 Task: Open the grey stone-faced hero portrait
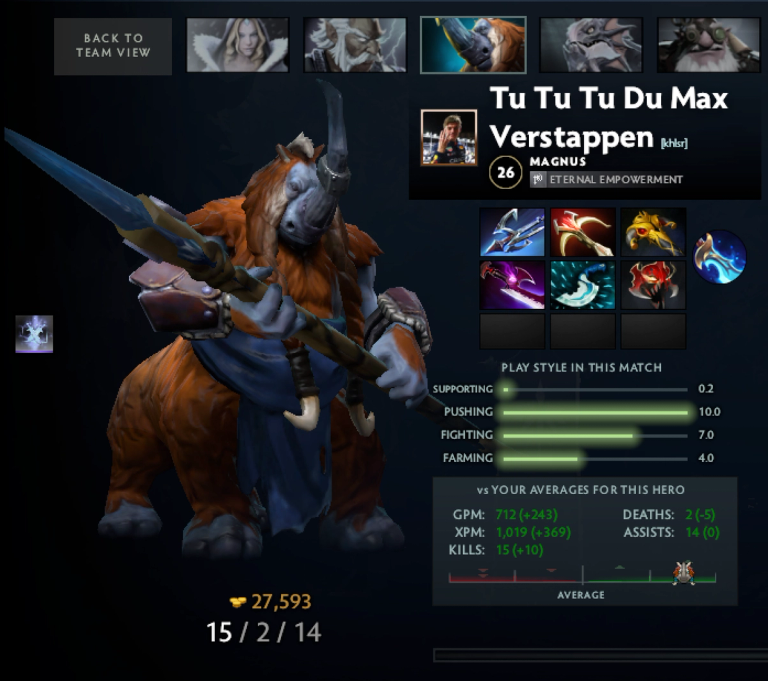tap(591, 45)
